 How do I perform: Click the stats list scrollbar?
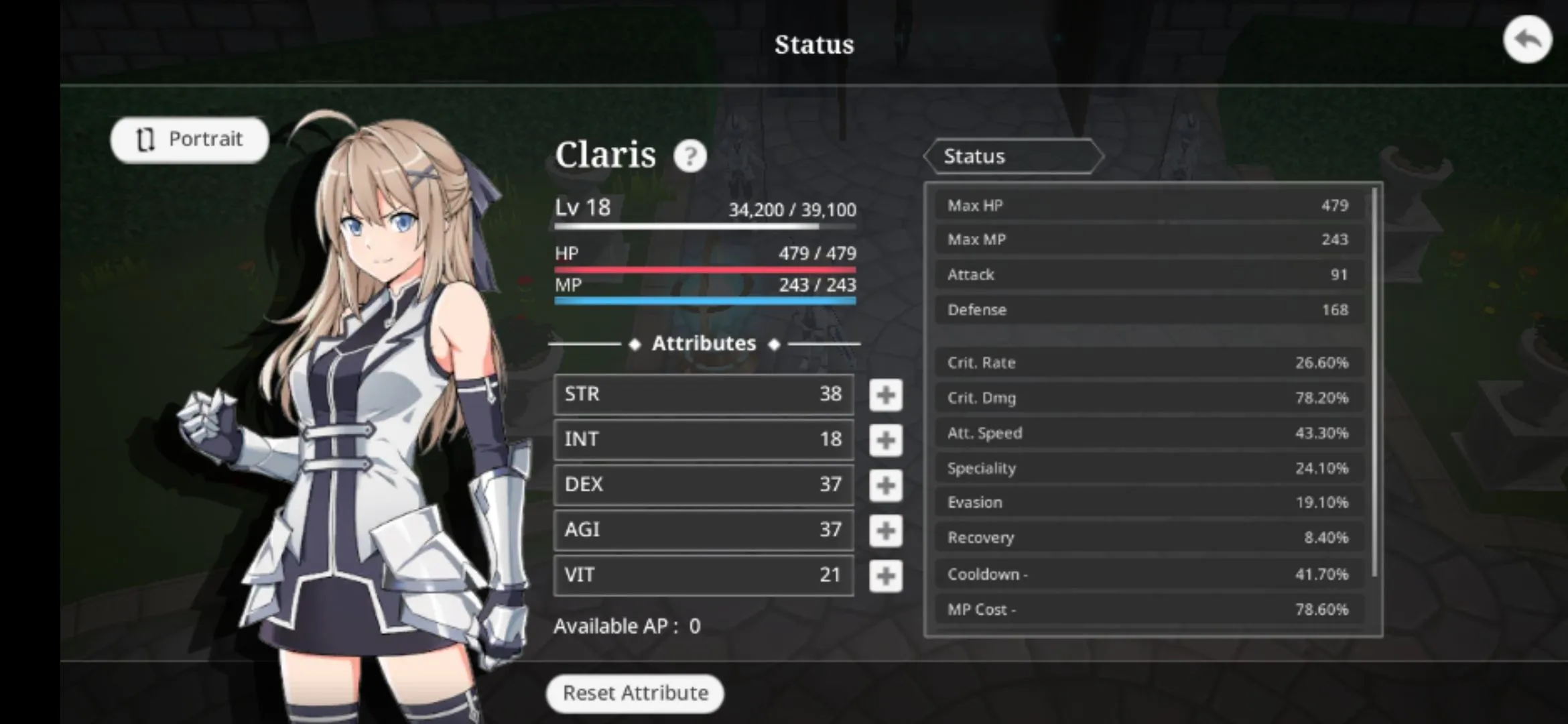coord(1374,382)
